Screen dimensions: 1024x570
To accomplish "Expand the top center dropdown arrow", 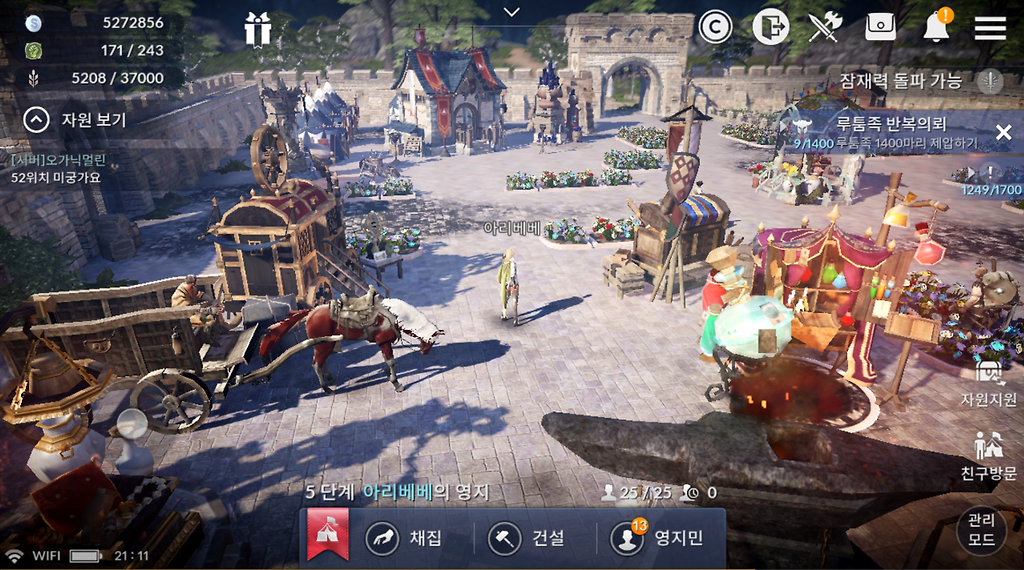I will click(512, 12).
